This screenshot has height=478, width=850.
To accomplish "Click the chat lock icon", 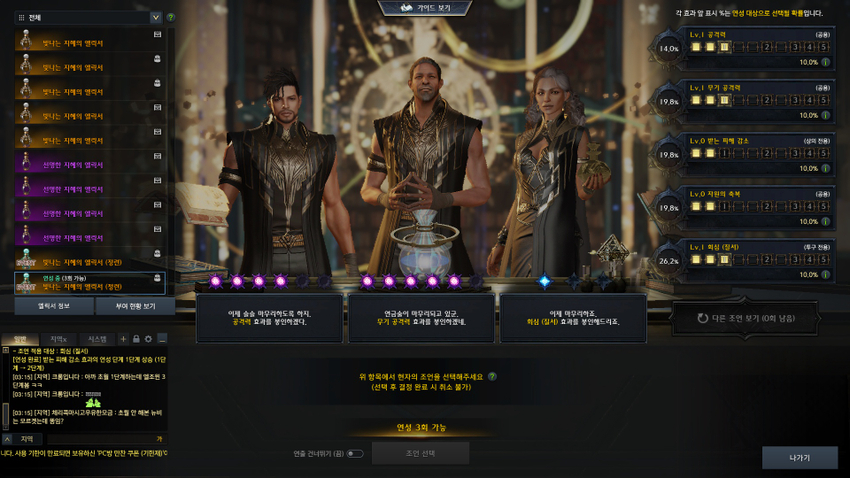I will pos(136,339).
